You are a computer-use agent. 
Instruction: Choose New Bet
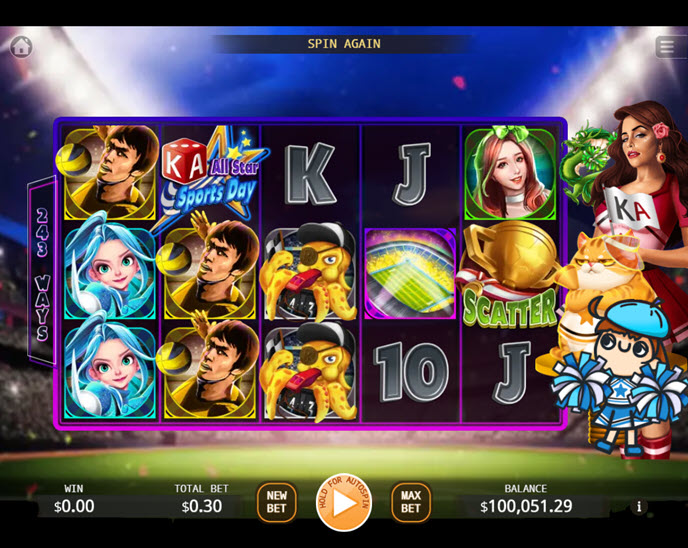click(276, 502)
